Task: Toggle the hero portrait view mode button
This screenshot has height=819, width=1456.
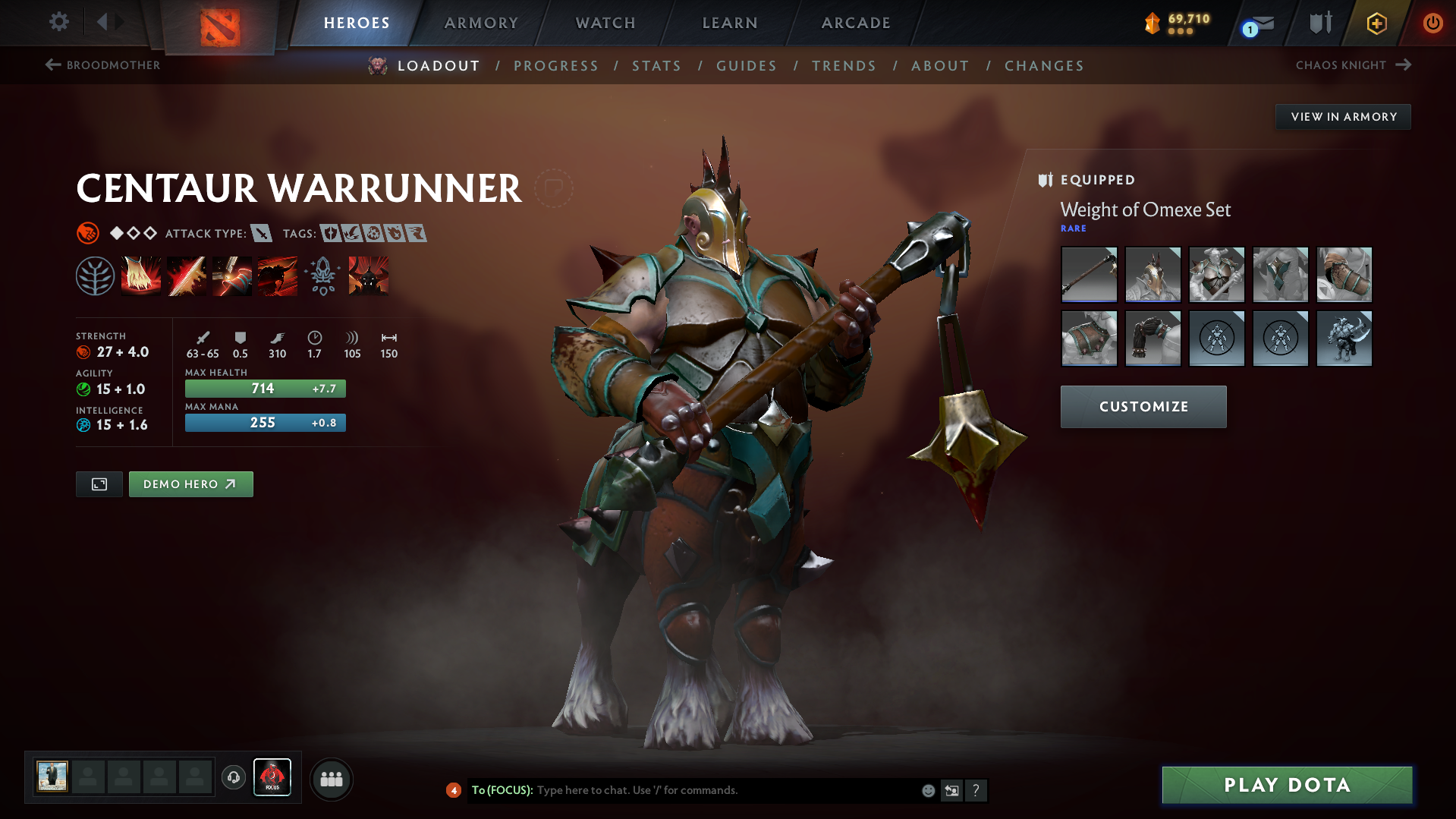Action: 99,484
